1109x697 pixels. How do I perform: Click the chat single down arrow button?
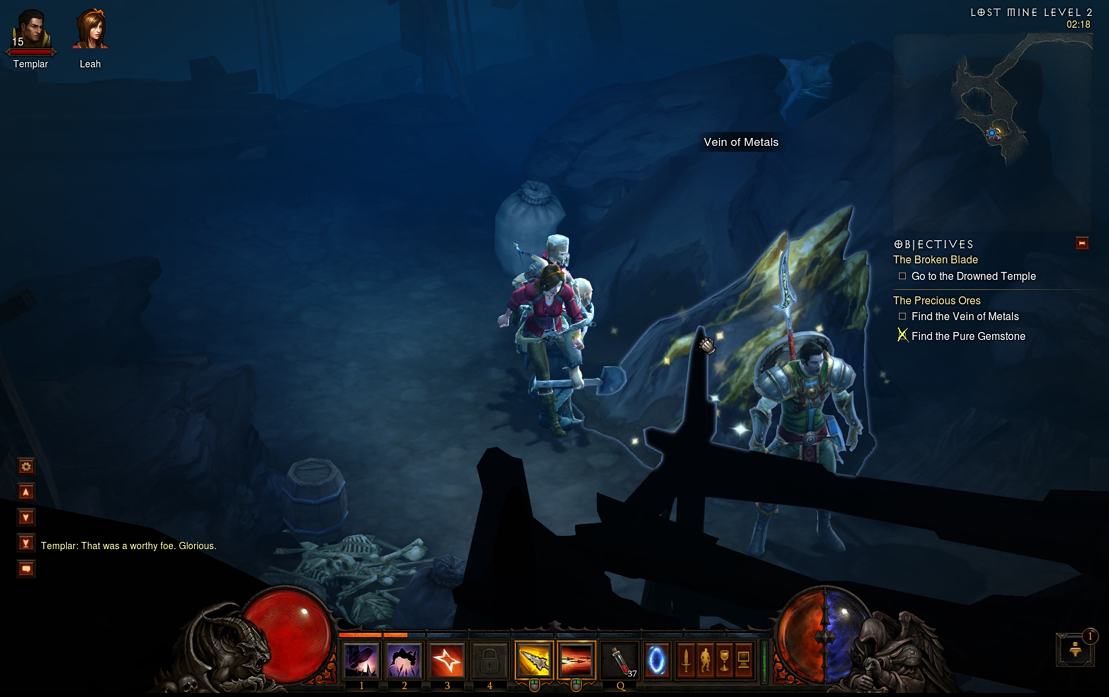pyautogui.click(x=27, y=517)
